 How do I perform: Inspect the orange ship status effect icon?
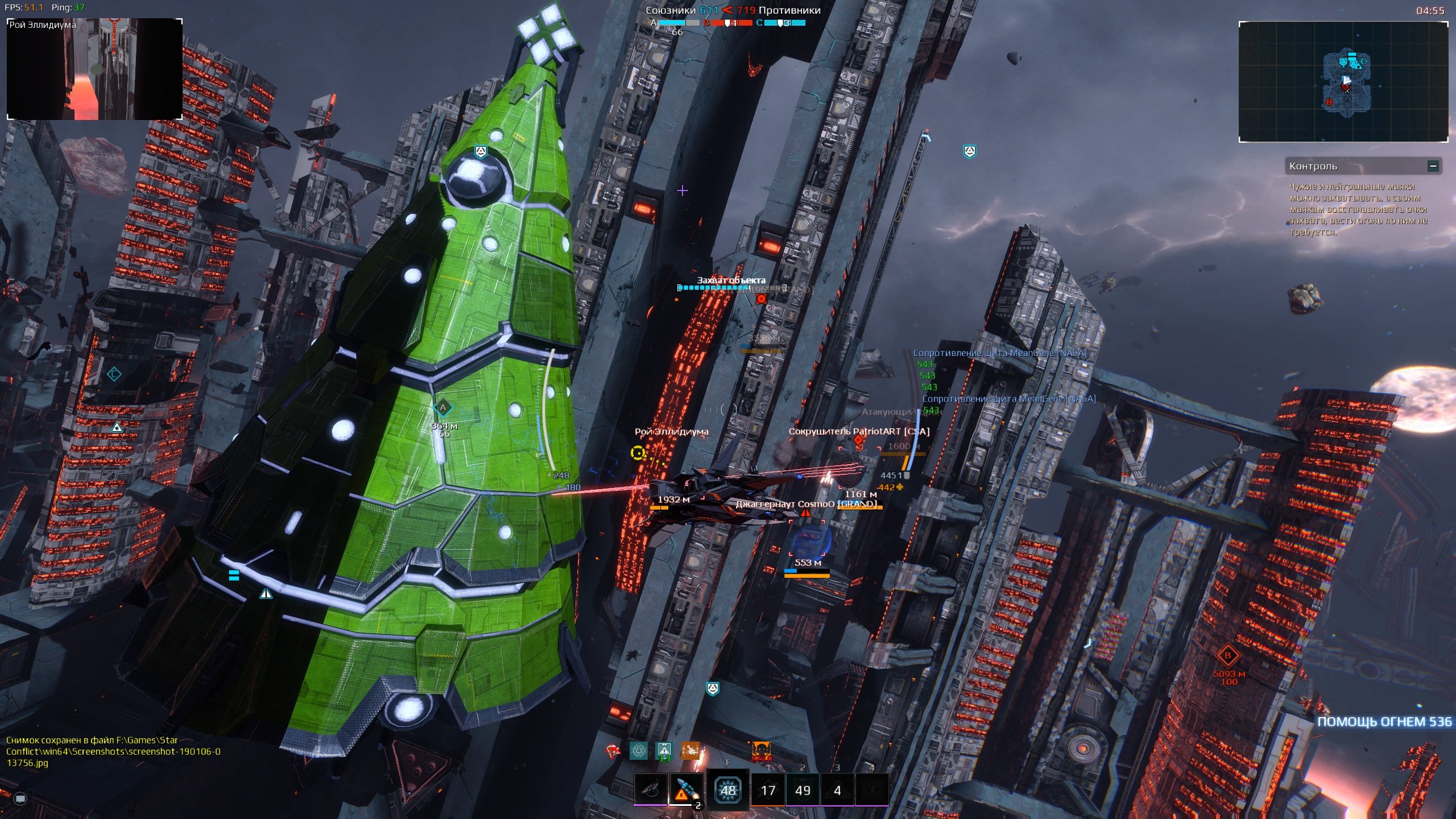pyautogui.click(x=690, y=751)
